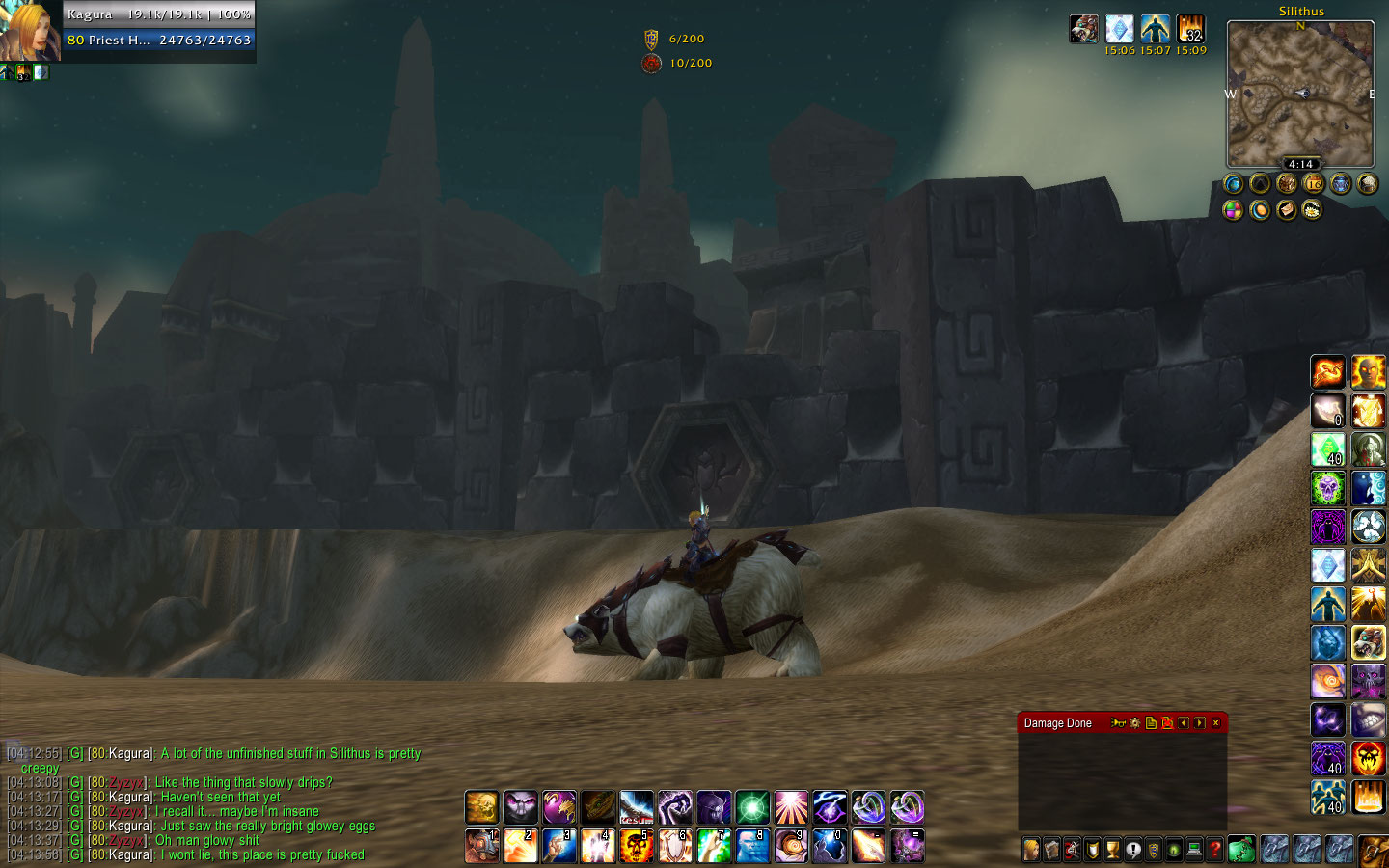Activate the green glowing star ability

pos(752,807)
